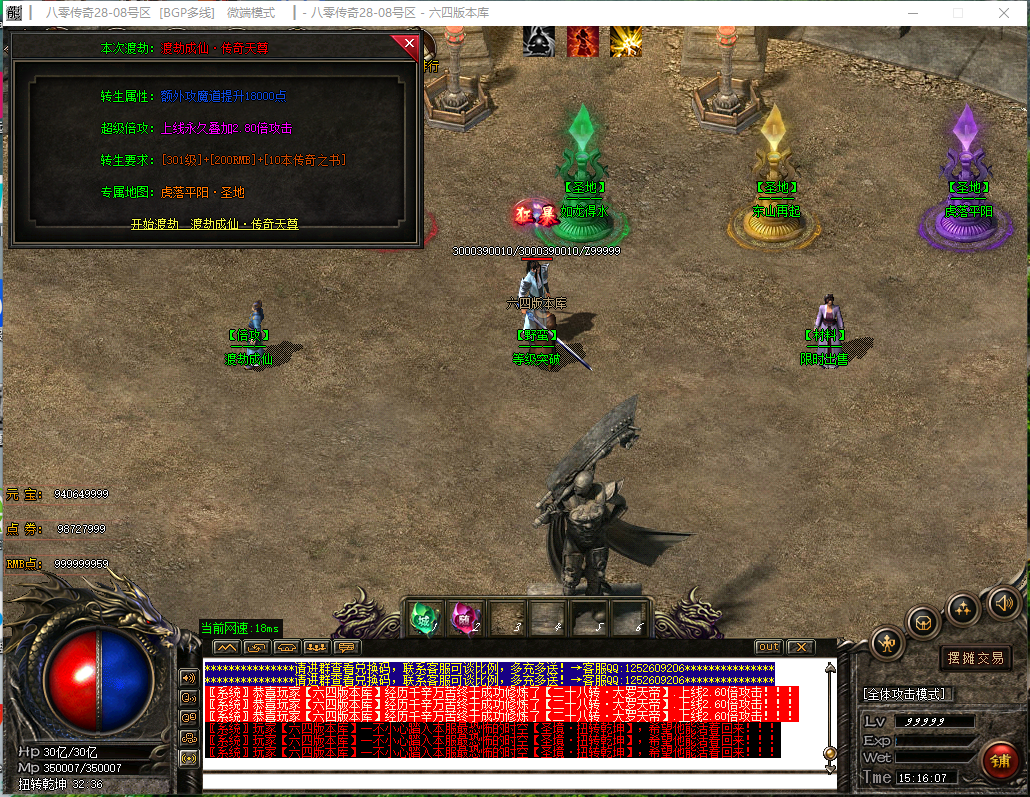This screenshot has width=1030, height=797.
Task: Click the speech bubble chat toolbar button
Action: (x=348, y=647)
